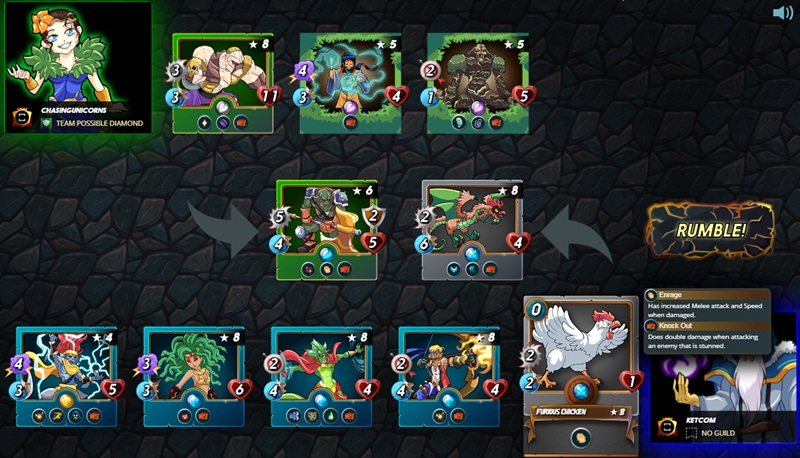
Task: Select the mummy card with 11 health
Action: point(223,82)
